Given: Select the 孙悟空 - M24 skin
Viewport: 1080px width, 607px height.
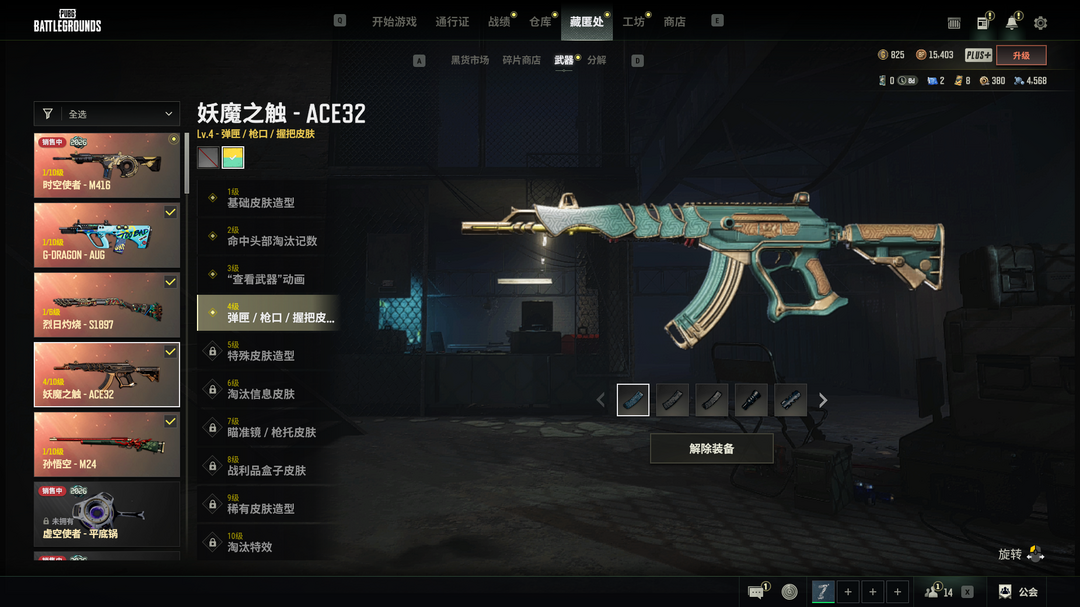Looking at the screenshot, I should click(107, 445).
